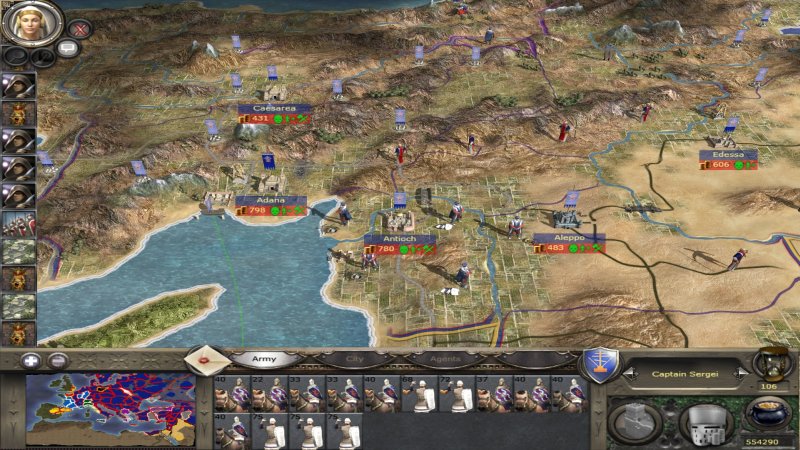Switch to the City tab
This screenshot has width=800, height=450.
[353, 357]
